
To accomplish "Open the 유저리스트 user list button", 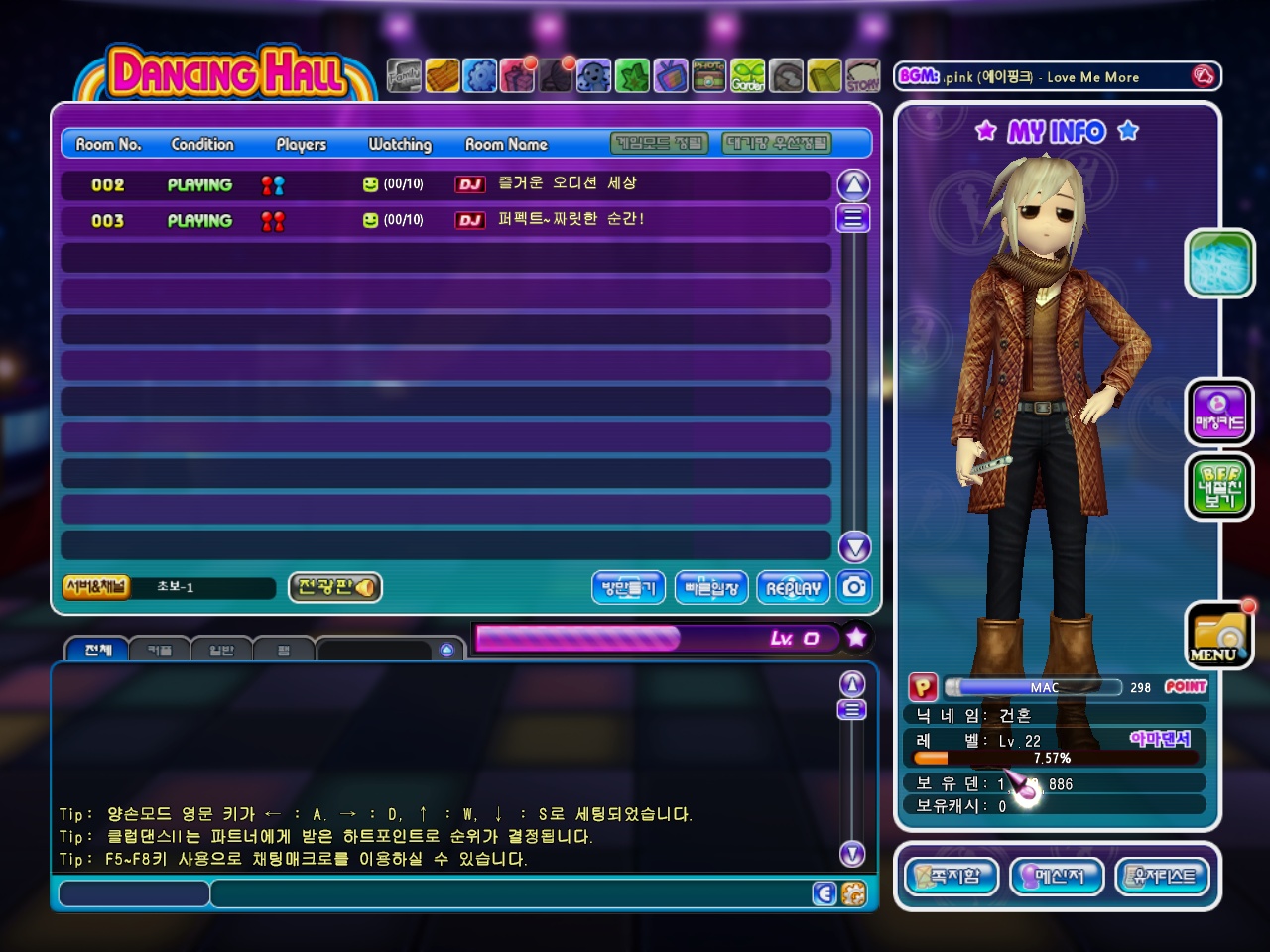I will 1164,877.
